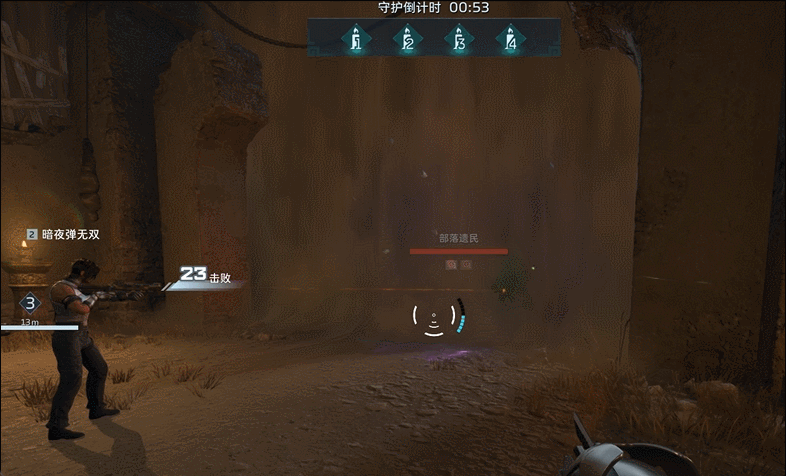The width and height of the screenshot is (786, 476).
Task: Click the diamond waypoint marker numbered 3
Action: 30,304
